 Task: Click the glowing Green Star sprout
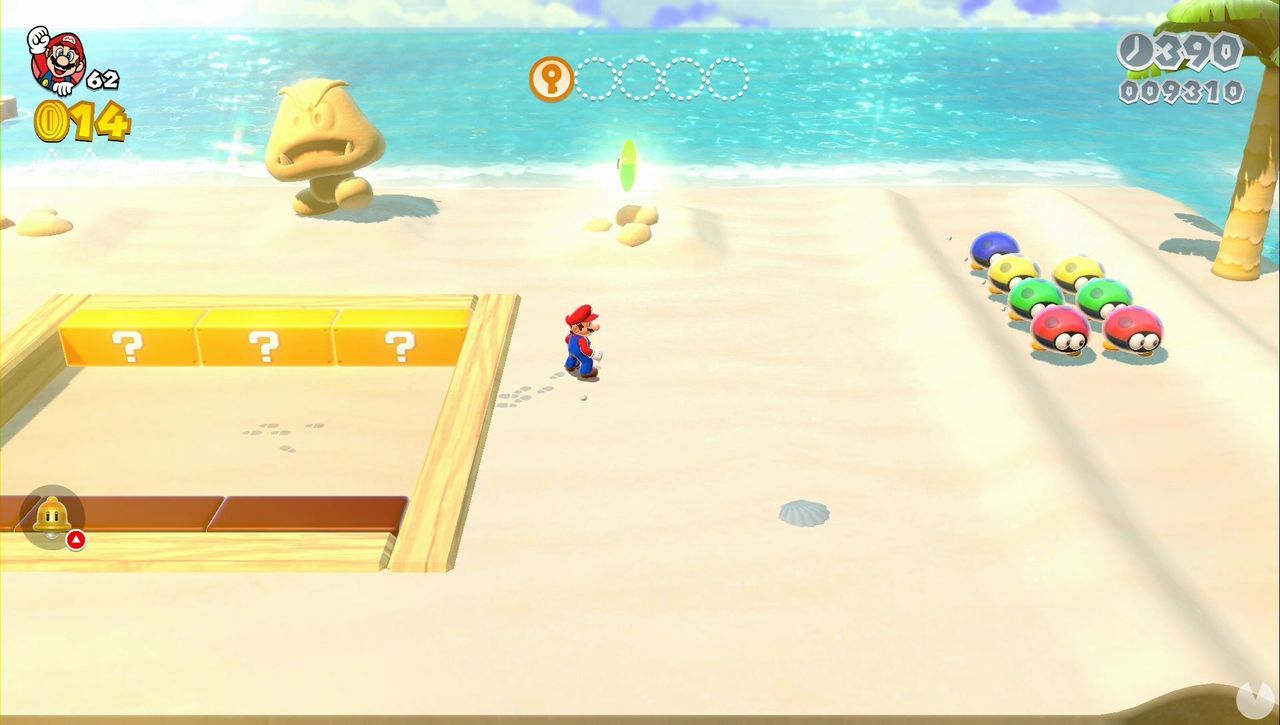coord(630,165)
